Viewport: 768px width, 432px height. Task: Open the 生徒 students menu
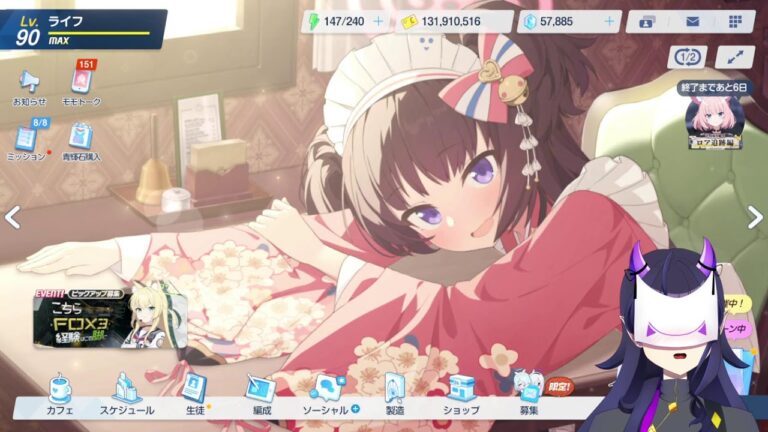(x=194, y=393)
